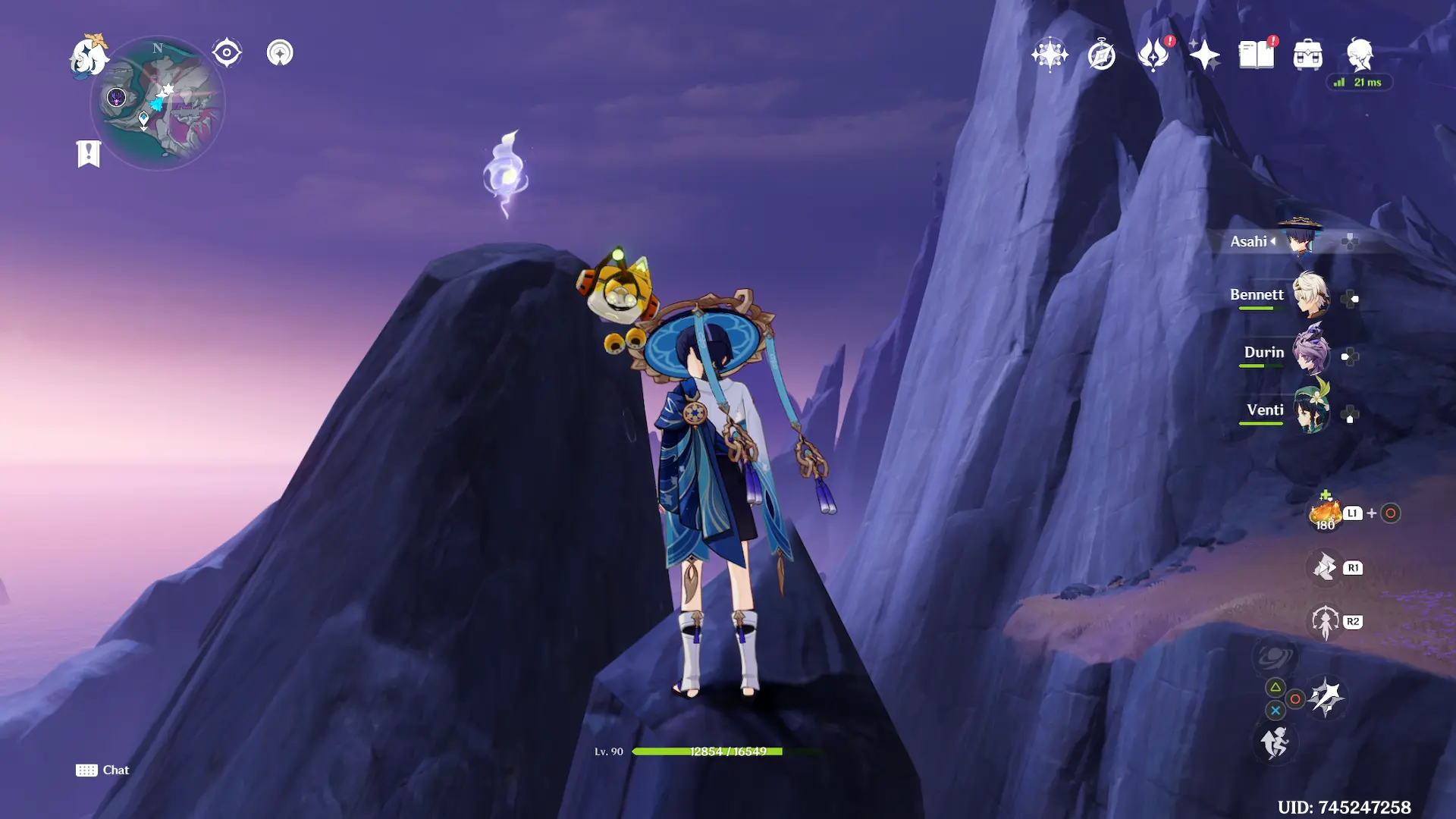Use the food item with 180 count

tap(1326, 513)
